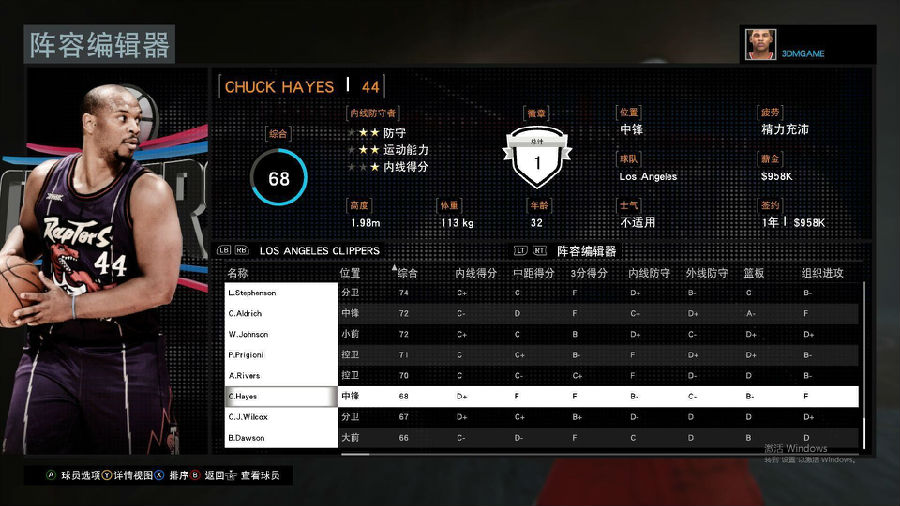Open the 3DMGAME profile avatar

(x=760, y=45)
